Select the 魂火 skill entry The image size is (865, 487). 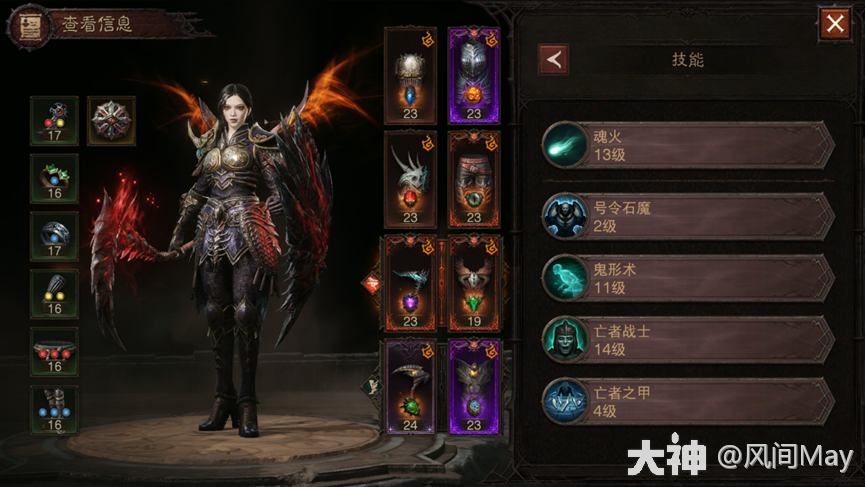point(688,146)
